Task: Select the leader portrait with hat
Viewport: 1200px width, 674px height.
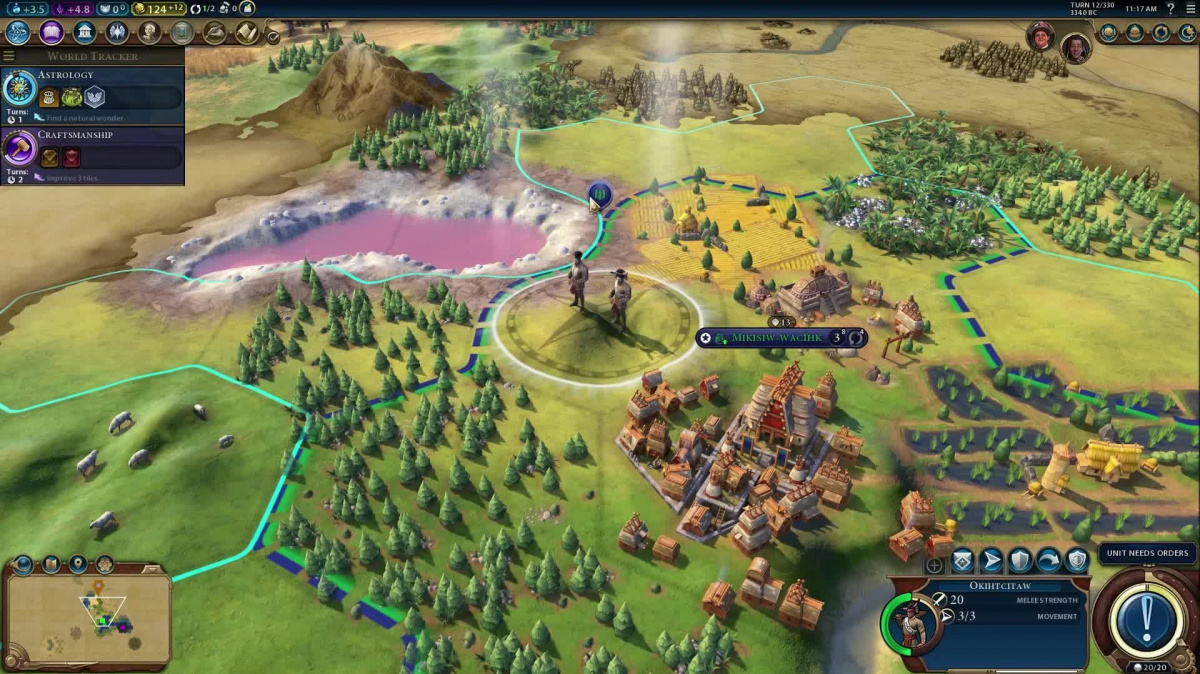Action: point(1041,36)
